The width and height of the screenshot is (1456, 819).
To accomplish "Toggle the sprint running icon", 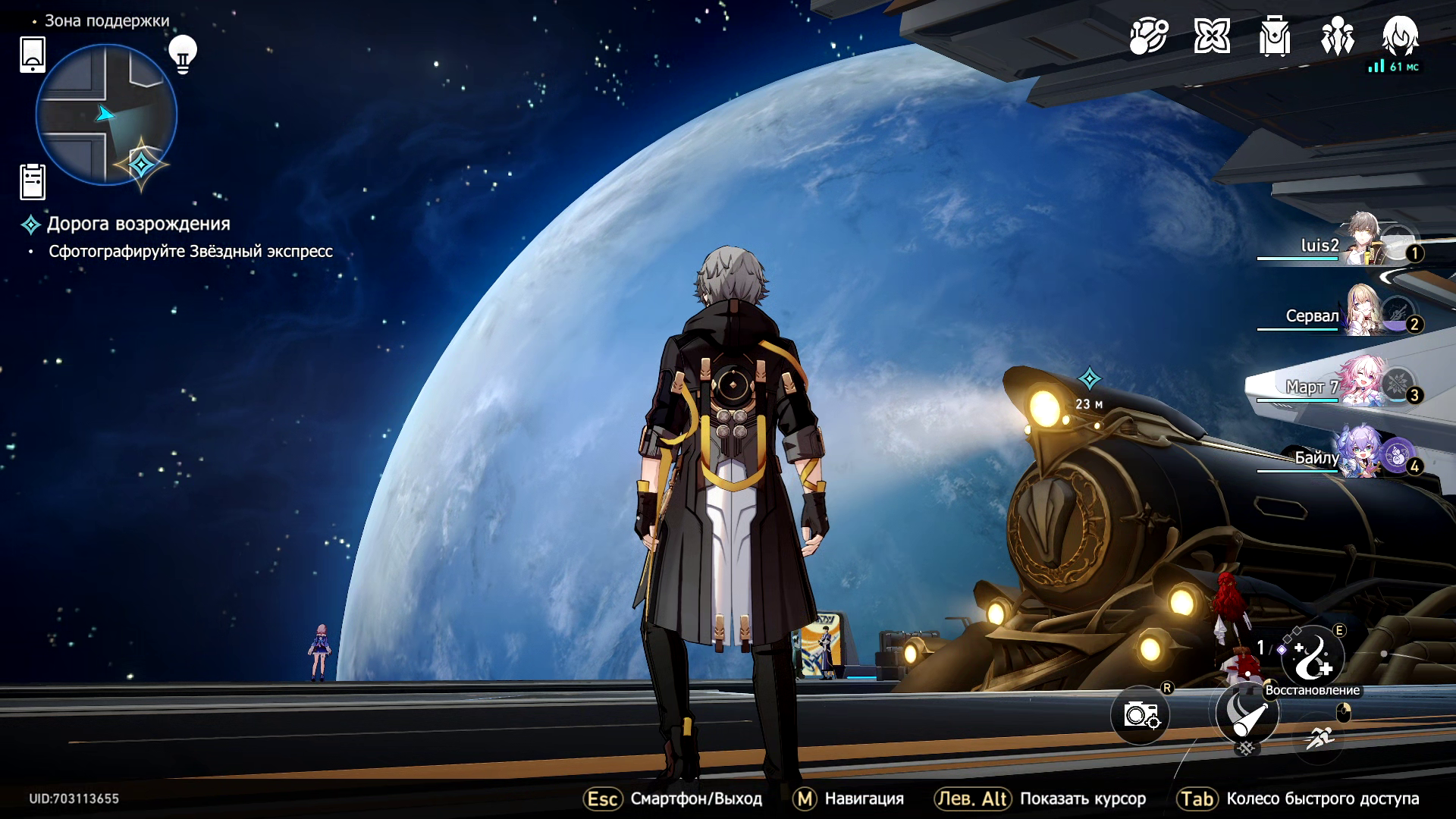I will 1320,736.
